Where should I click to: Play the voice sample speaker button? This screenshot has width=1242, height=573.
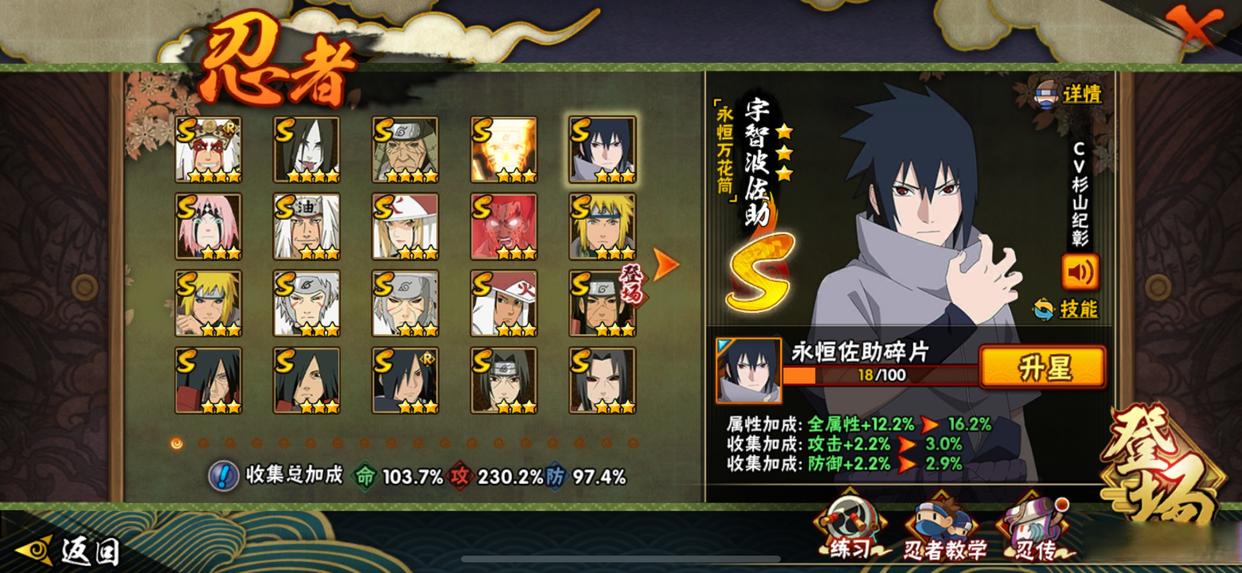tap(1080, 271)
